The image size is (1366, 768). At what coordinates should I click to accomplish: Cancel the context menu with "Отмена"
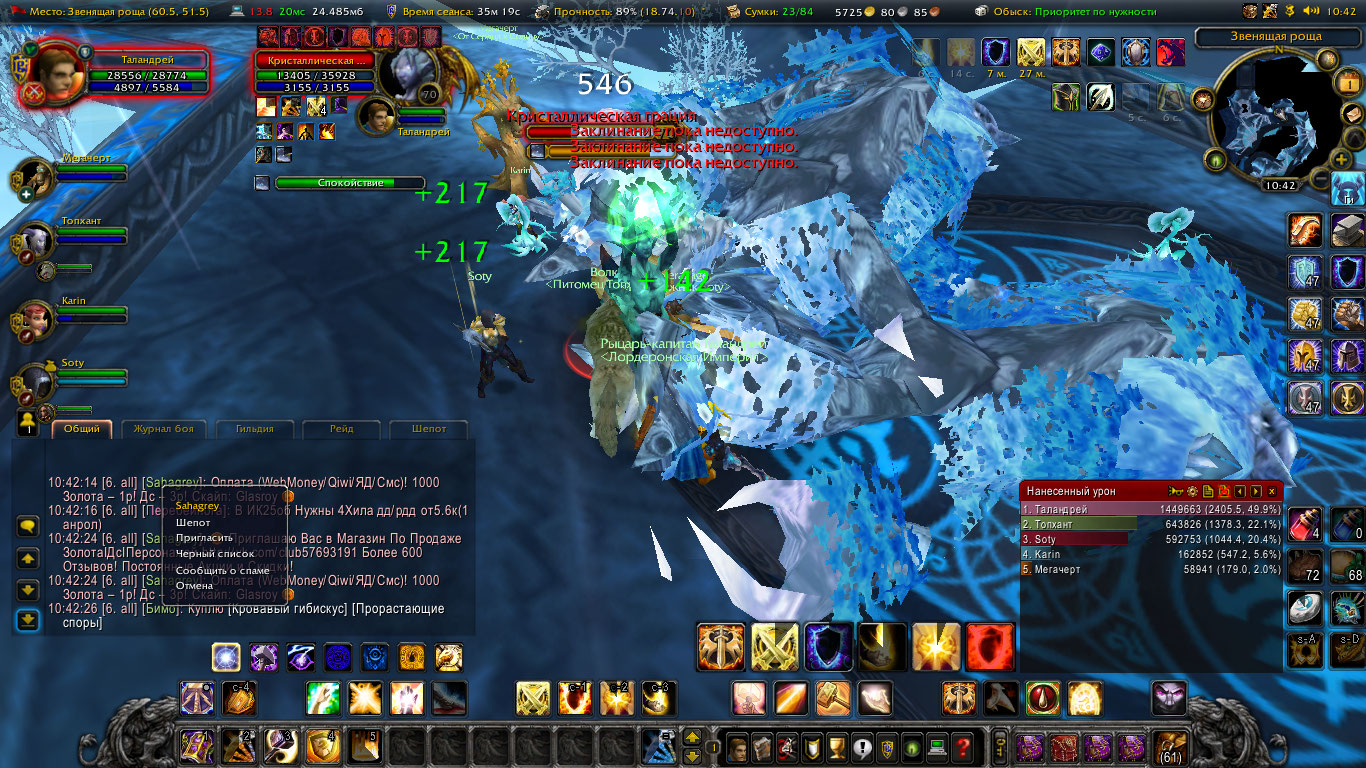pyautogui.click(x=194, y=586)
